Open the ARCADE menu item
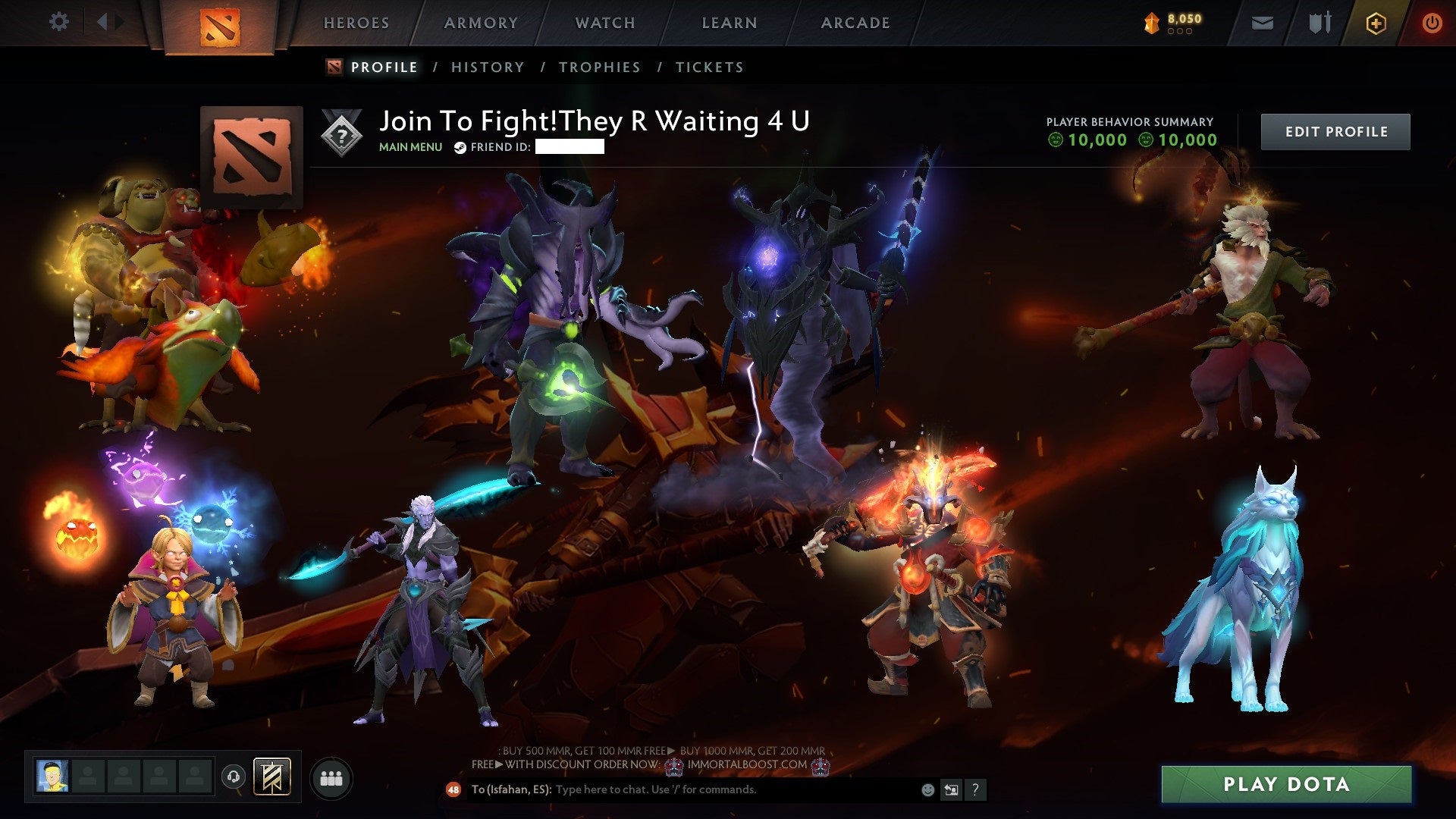This screenshot has height=819, width=1456. (855, 22)
